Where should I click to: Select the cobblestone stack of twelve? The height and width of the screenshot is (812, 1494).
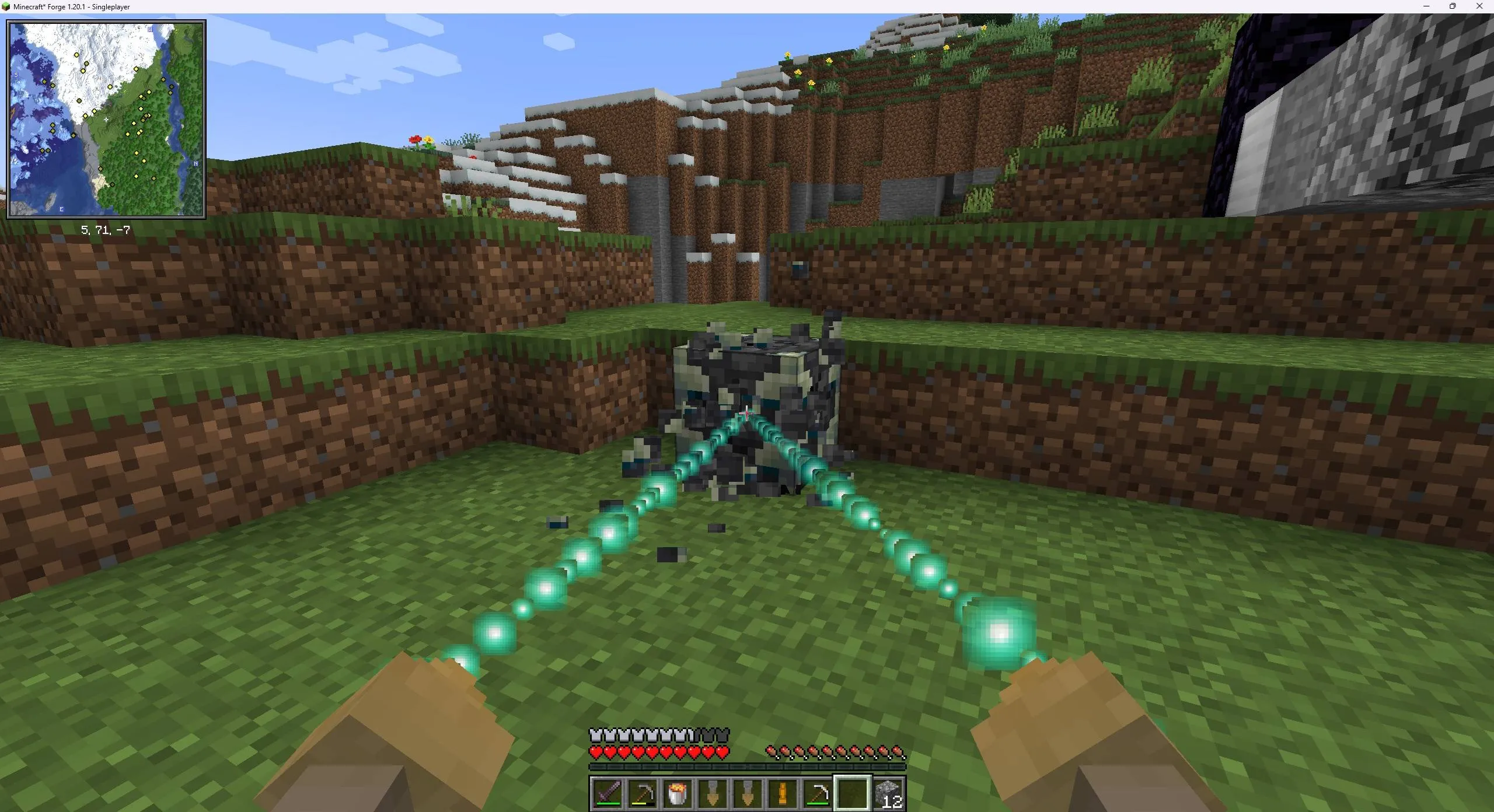click(x=888, y=793)
